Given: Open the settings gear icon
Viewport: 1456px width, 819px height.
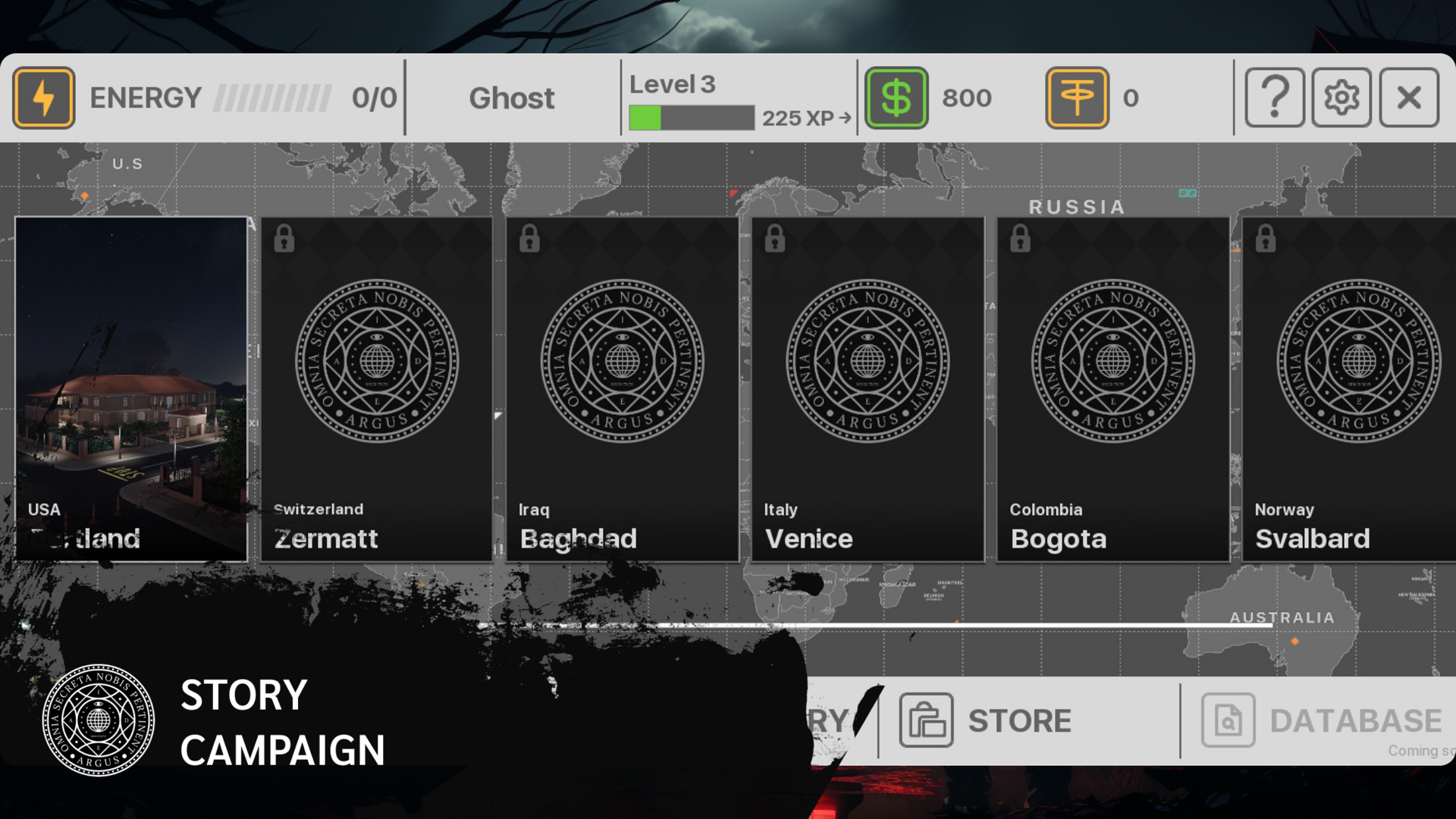Looking at the screenshot, I should (1341, 97).
